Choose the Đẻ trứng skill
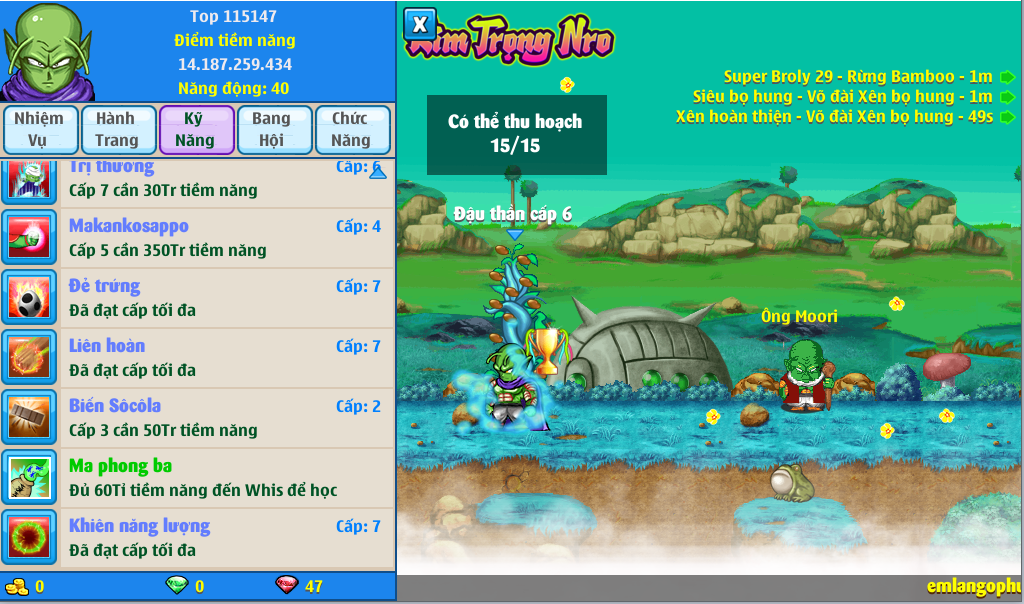 198,298
